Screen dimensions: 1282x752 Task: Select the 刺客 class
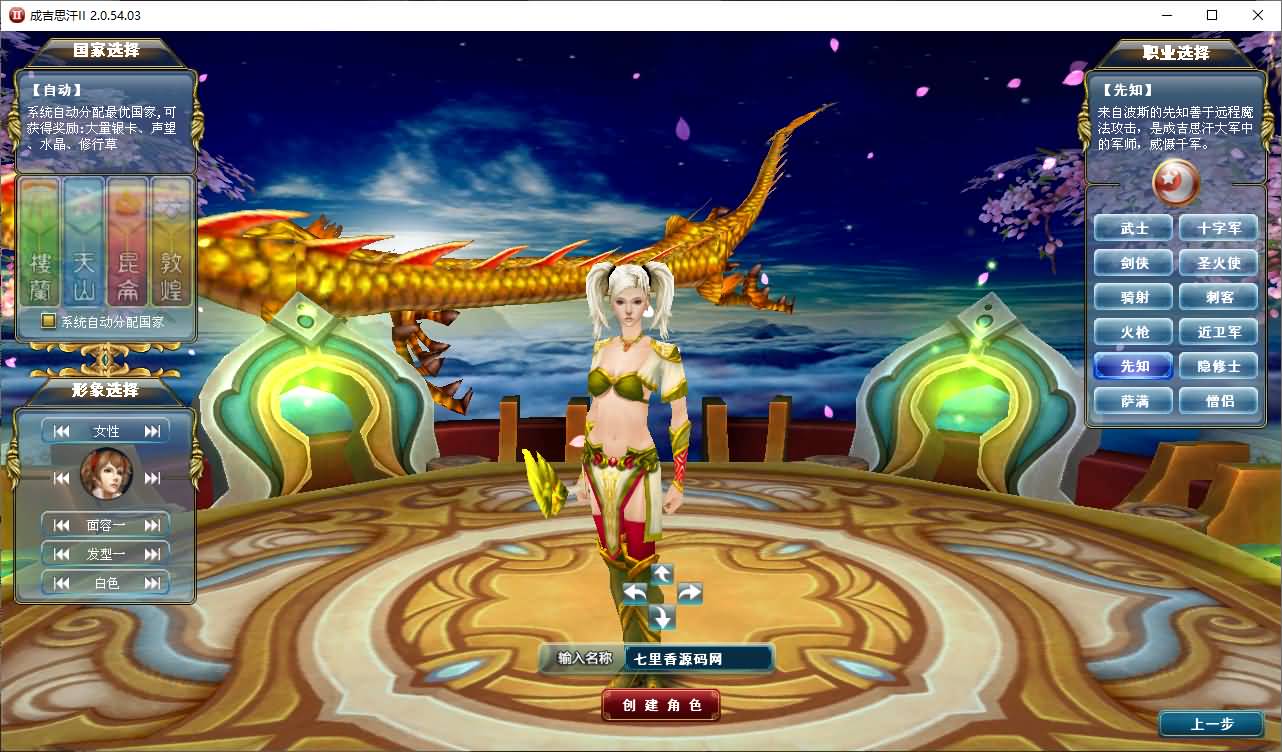pyautogui.click(x=1219, y=297)
